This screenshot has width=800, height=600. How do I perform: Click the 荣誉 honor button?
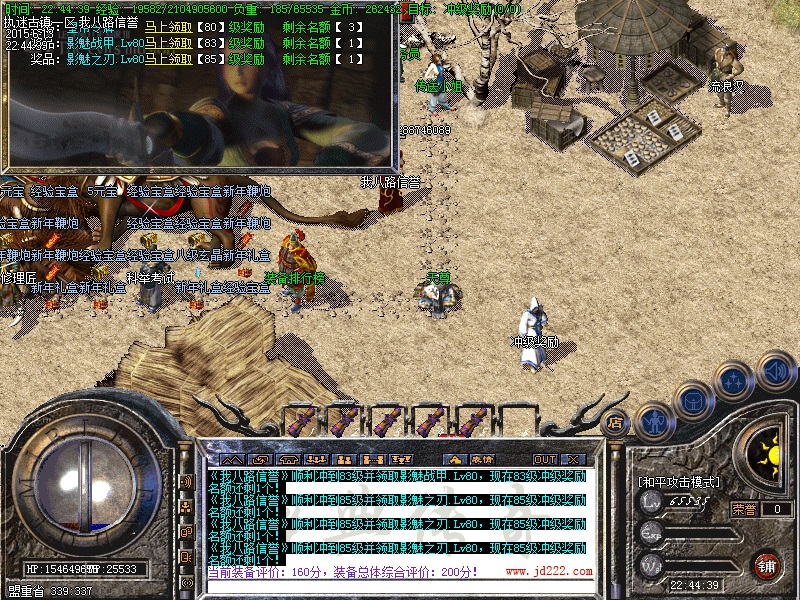[x=744, y=509]
